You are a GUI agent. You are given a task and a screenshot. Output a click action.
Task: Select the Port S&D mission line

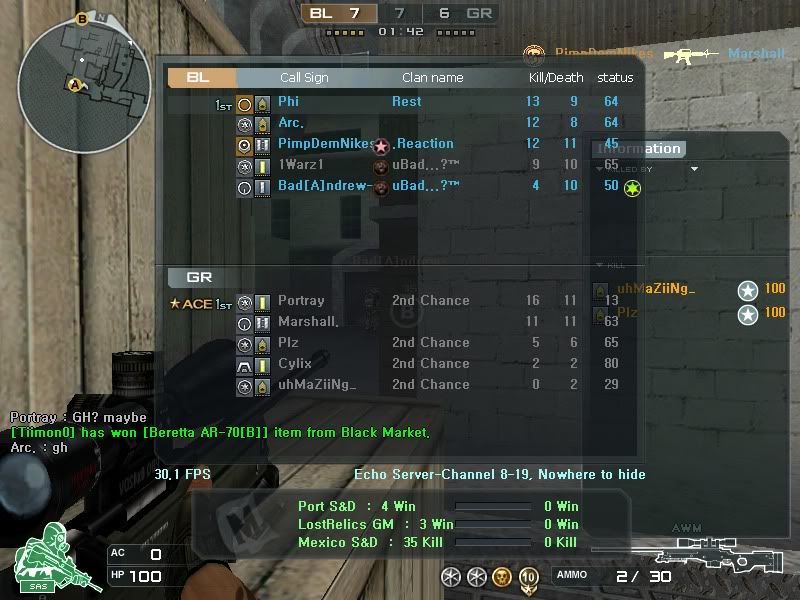356,506
